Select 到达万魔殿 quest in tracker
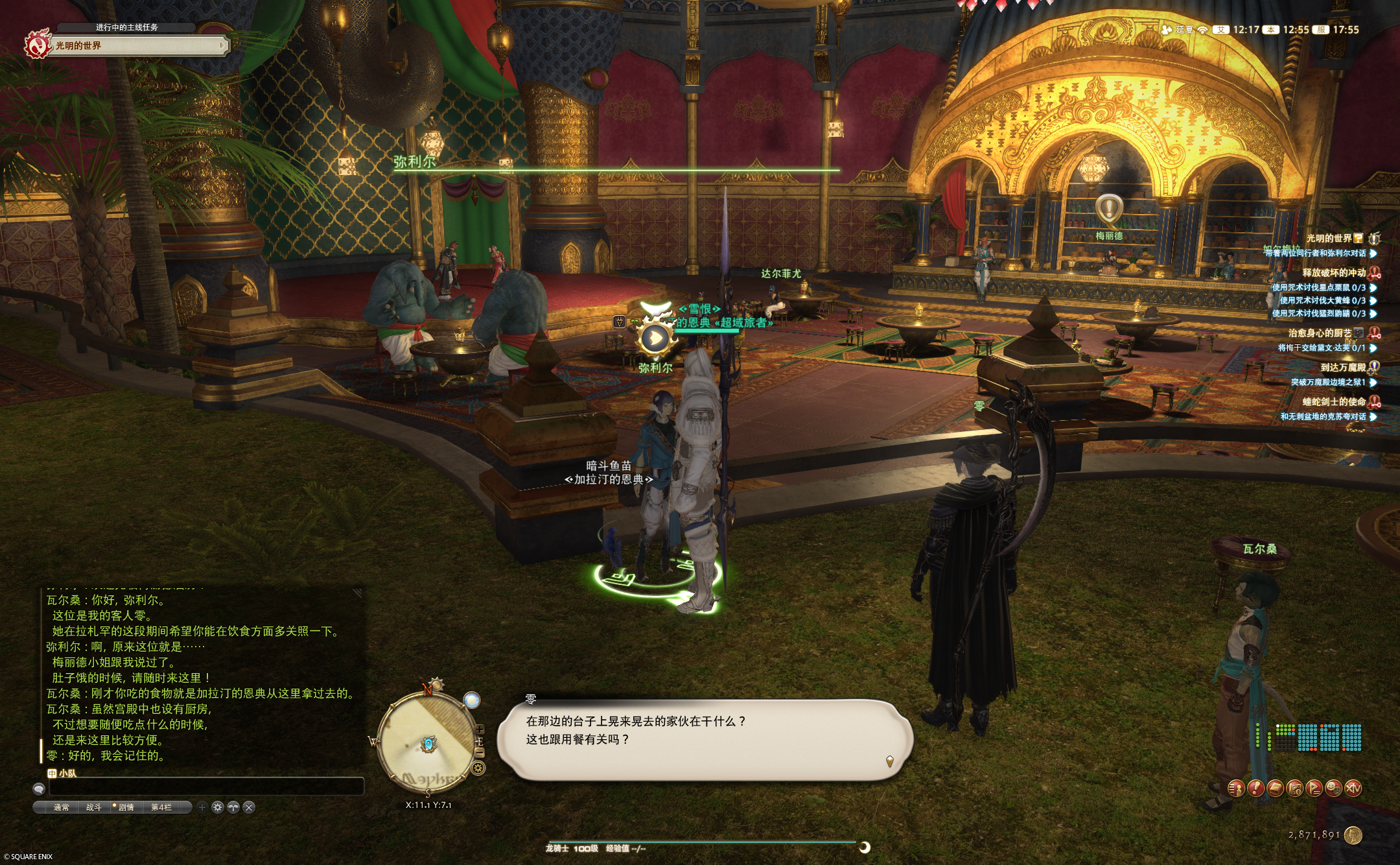 click(1342, 368)
